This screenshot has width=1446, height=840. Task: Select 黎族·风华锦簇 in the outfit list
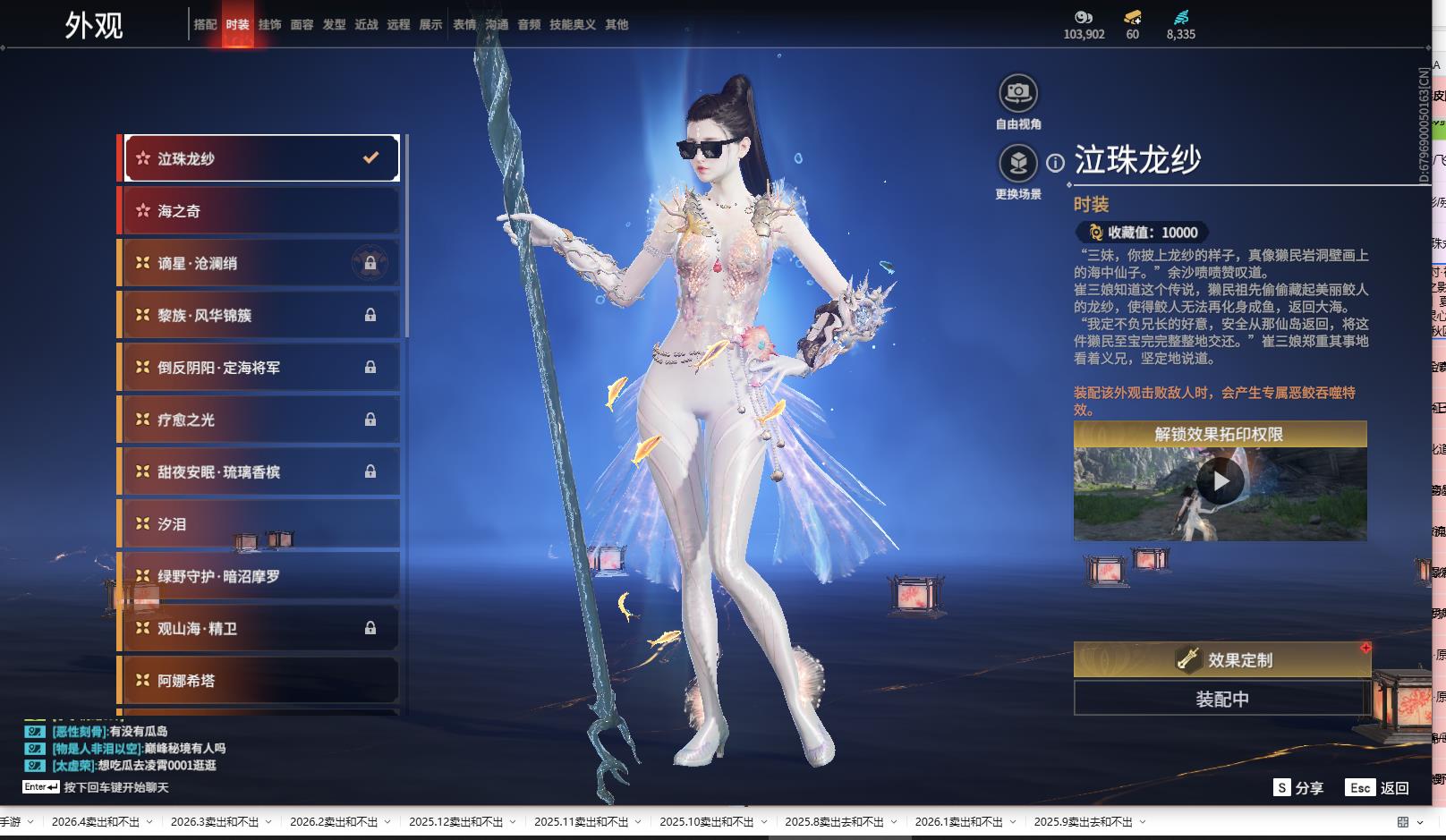(x=260, y=315)
